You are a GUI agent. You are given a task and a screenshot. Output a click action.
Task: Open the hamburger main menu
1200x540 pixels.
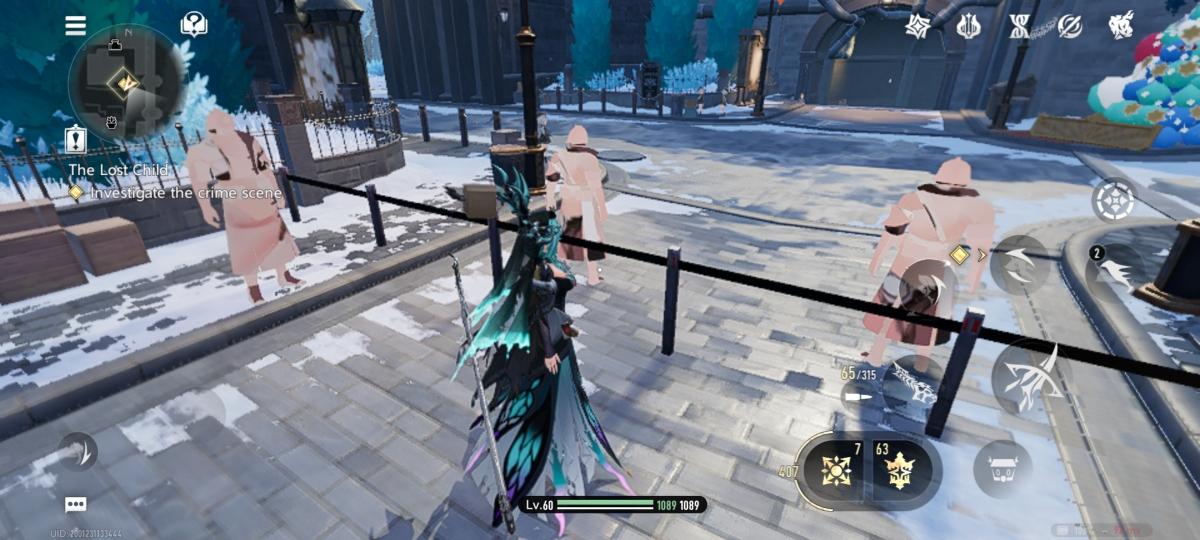point(76,26)
